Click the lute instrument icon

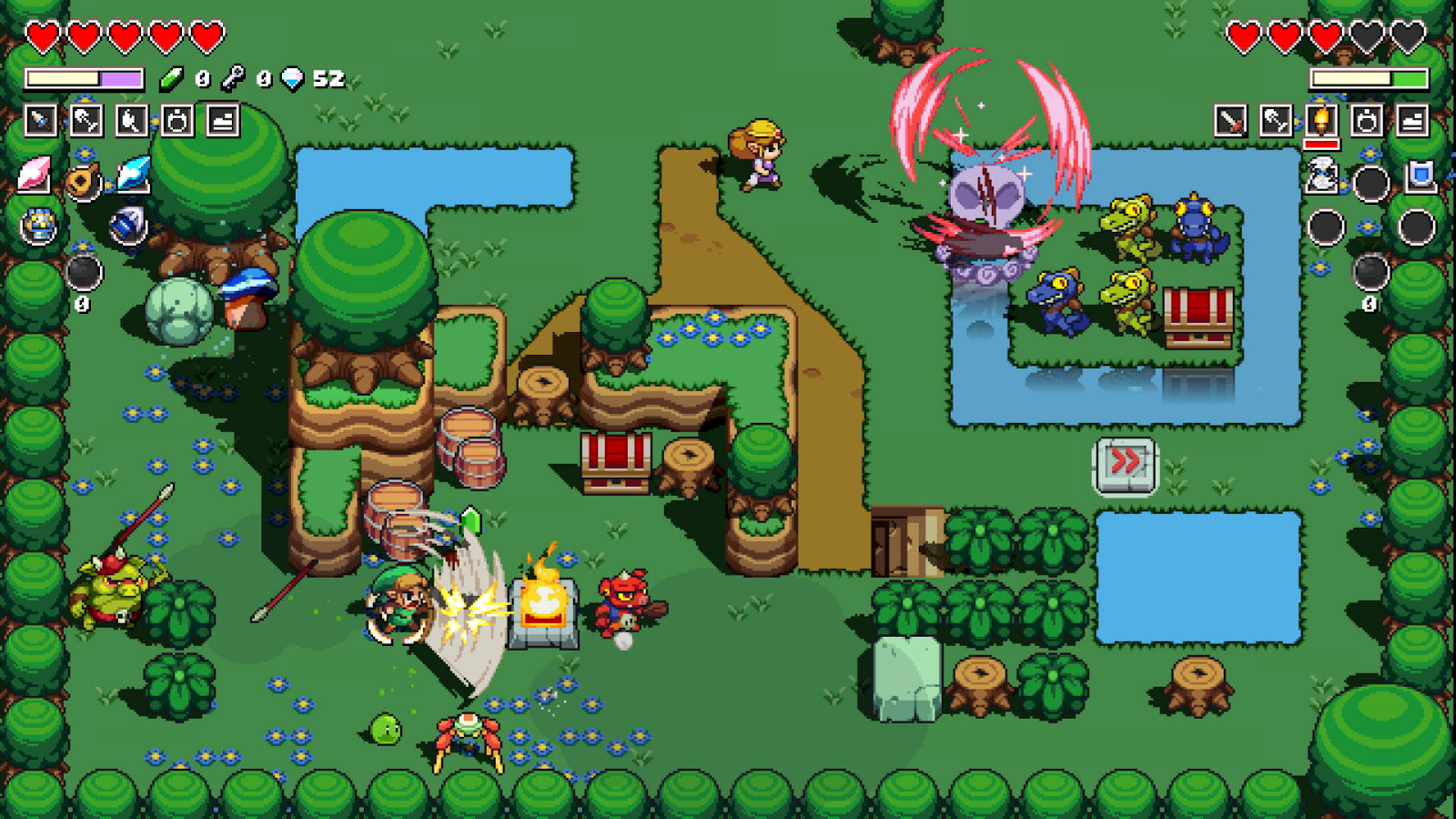click(82, 180)
